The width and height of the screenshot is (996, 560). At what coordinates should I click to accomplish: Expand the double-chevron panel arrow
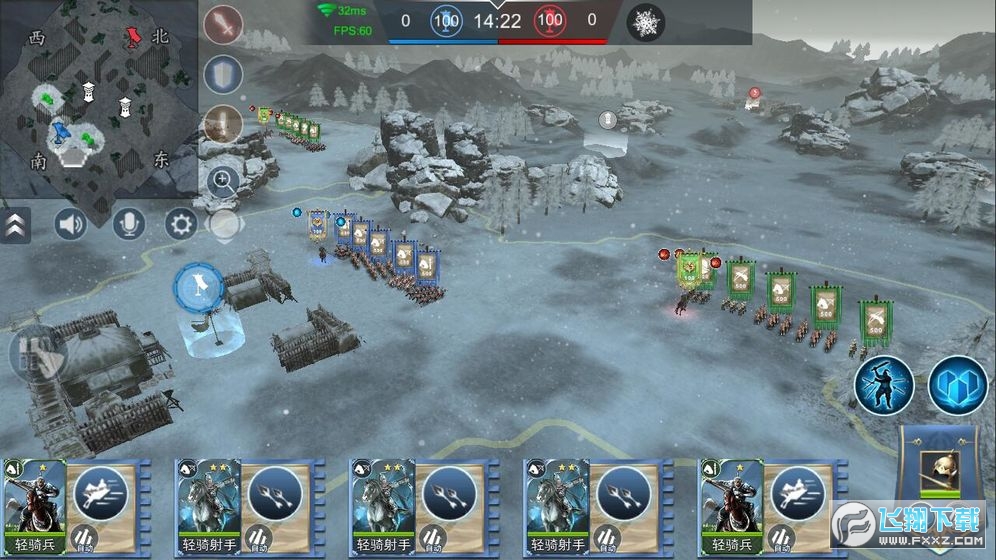point(14,226)
